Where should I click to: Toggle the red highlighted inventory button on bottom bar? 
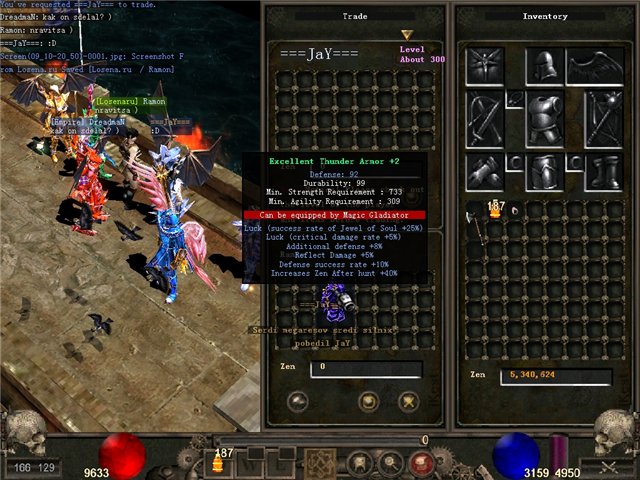coord(420,462)
